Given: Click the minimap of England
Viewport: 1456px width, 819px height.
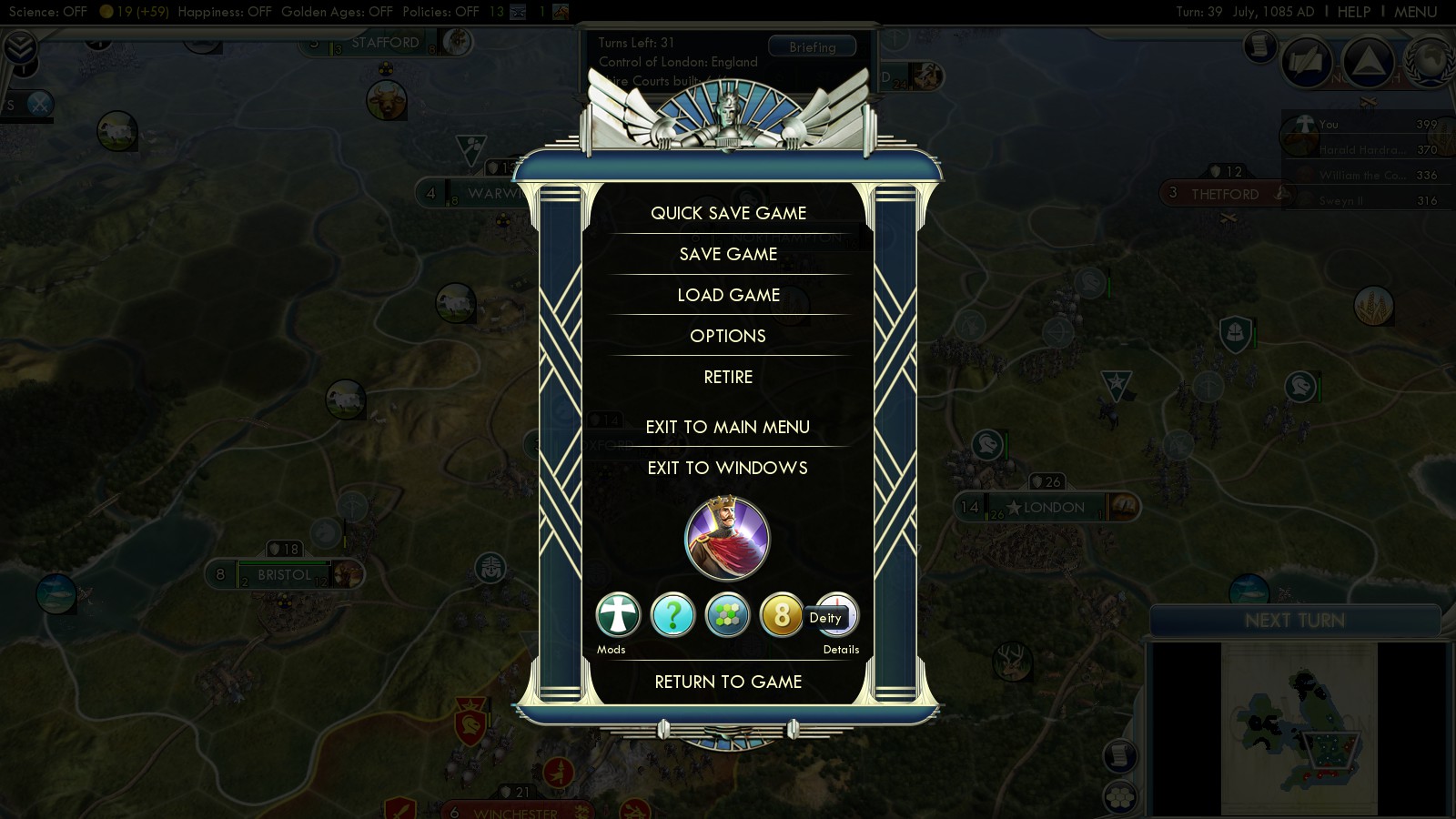Looking at the screenshot, I should [x=1299, y=728].
